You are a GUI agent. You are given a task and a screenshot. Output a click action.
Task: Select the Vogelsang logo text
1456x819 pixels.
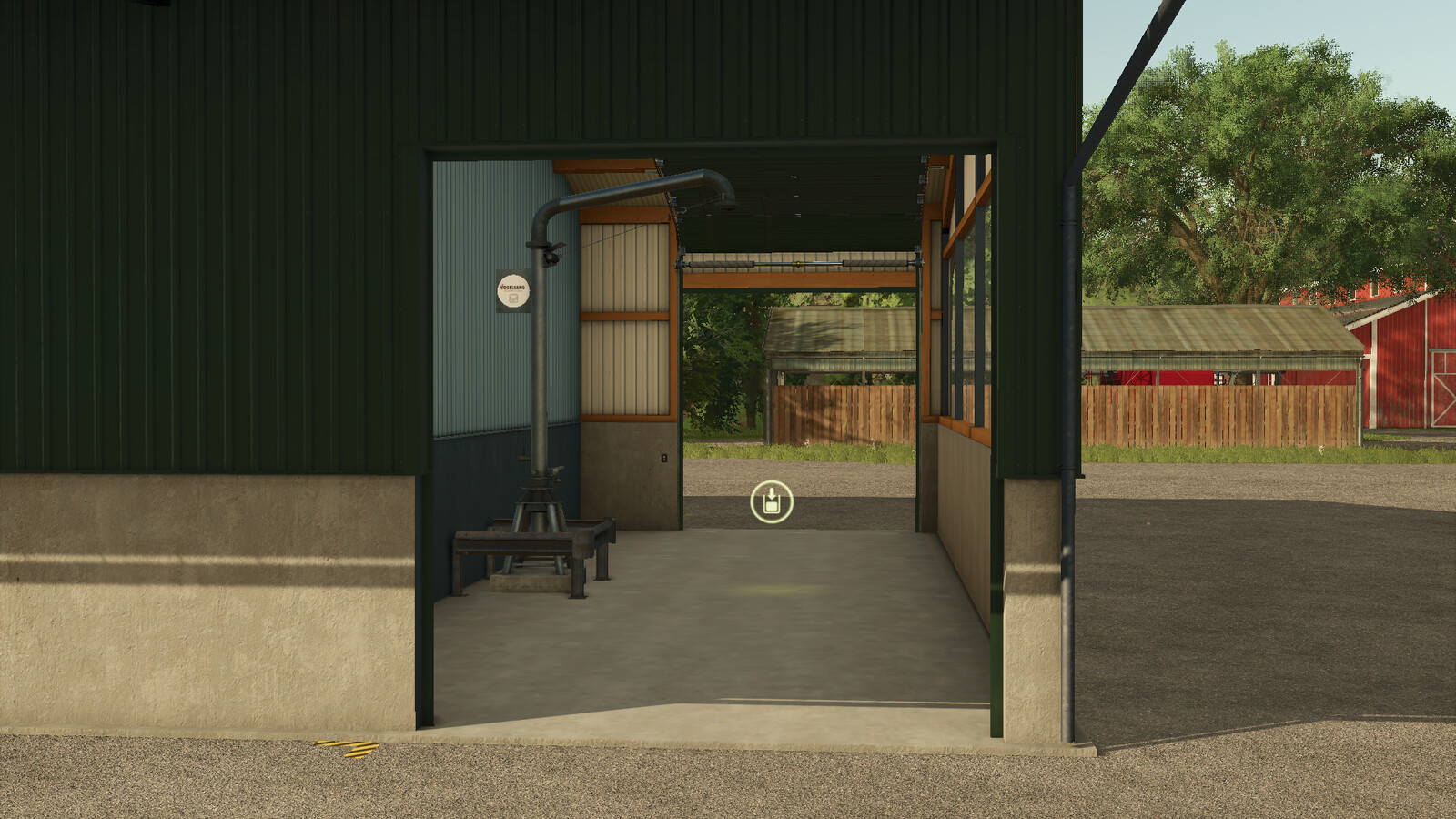pos(512,287)
